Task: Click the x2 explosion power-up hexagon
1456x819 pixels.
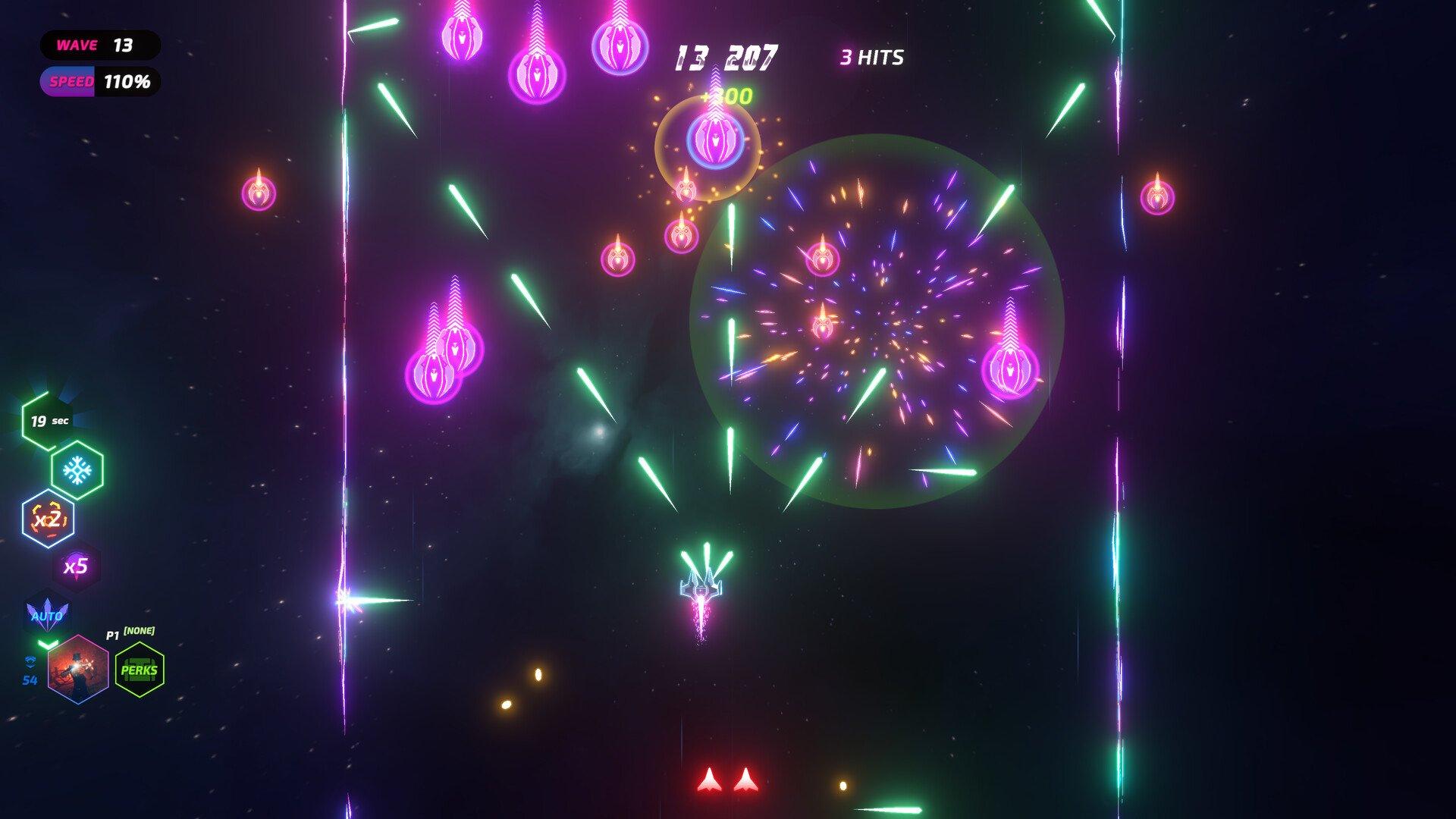Action: point(49,519)
